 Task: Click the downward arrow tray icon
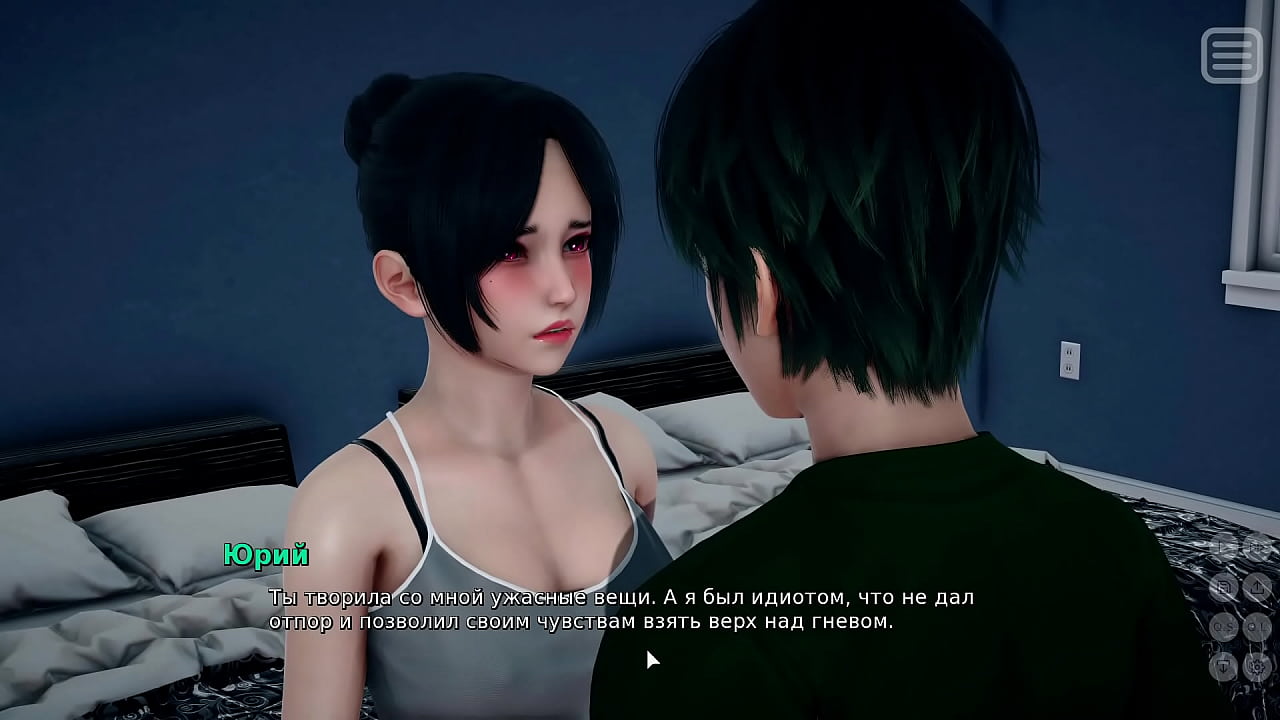pyautogui.click(x=1224, y=666)
